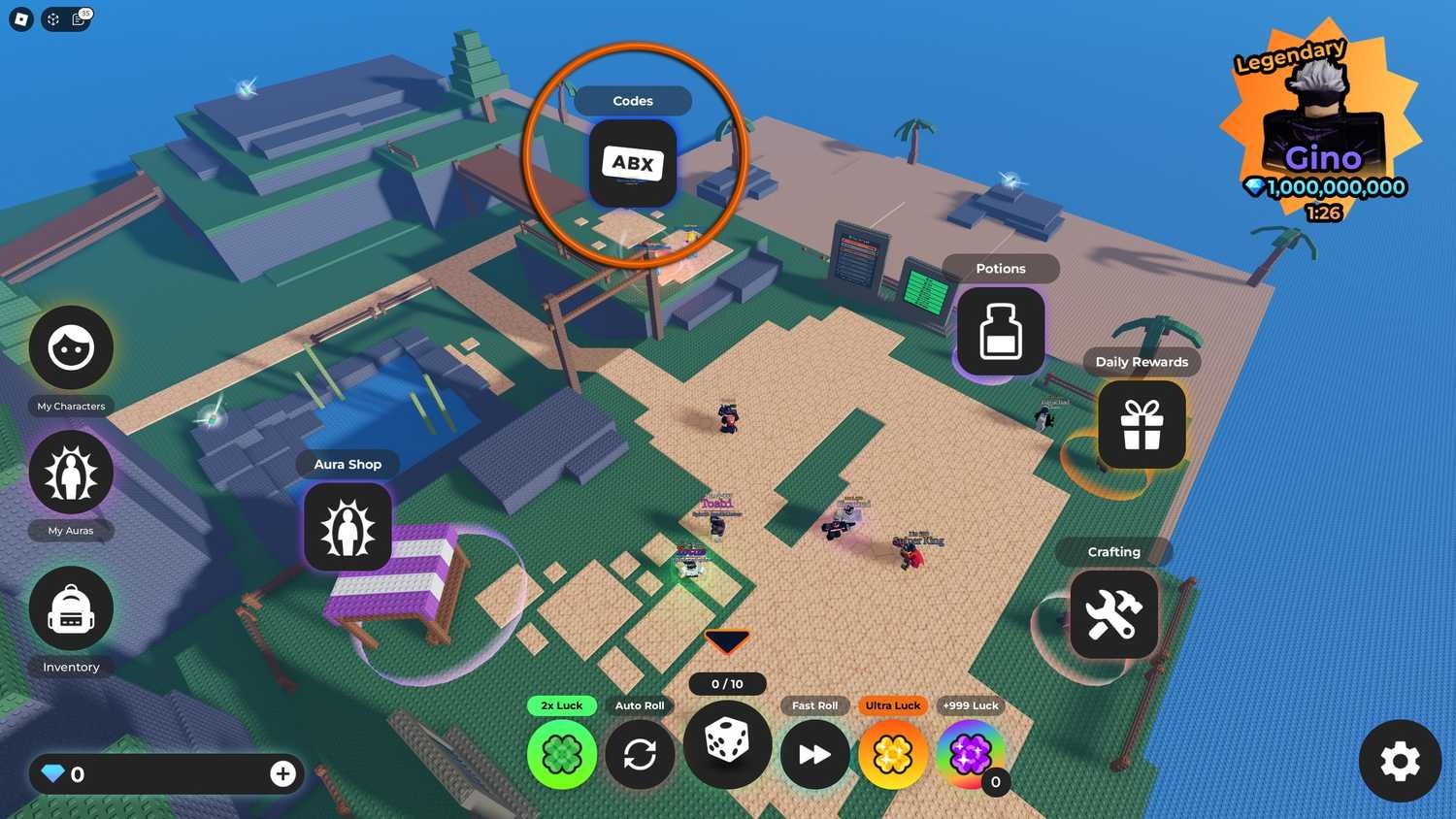
Task: Toggle Auto Roll on
Action: coord(639,755)
